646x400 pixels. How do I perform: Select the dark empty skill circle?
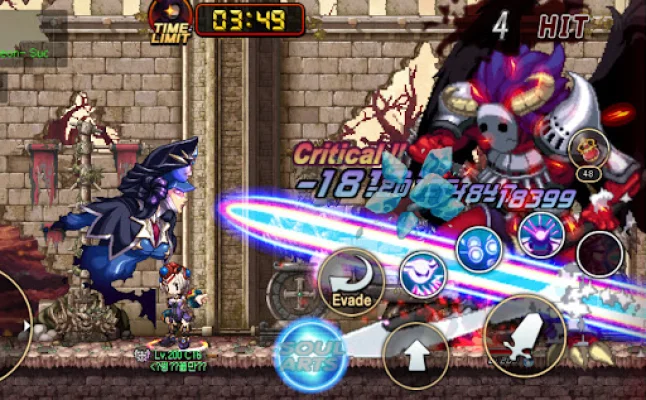(600, 254)
